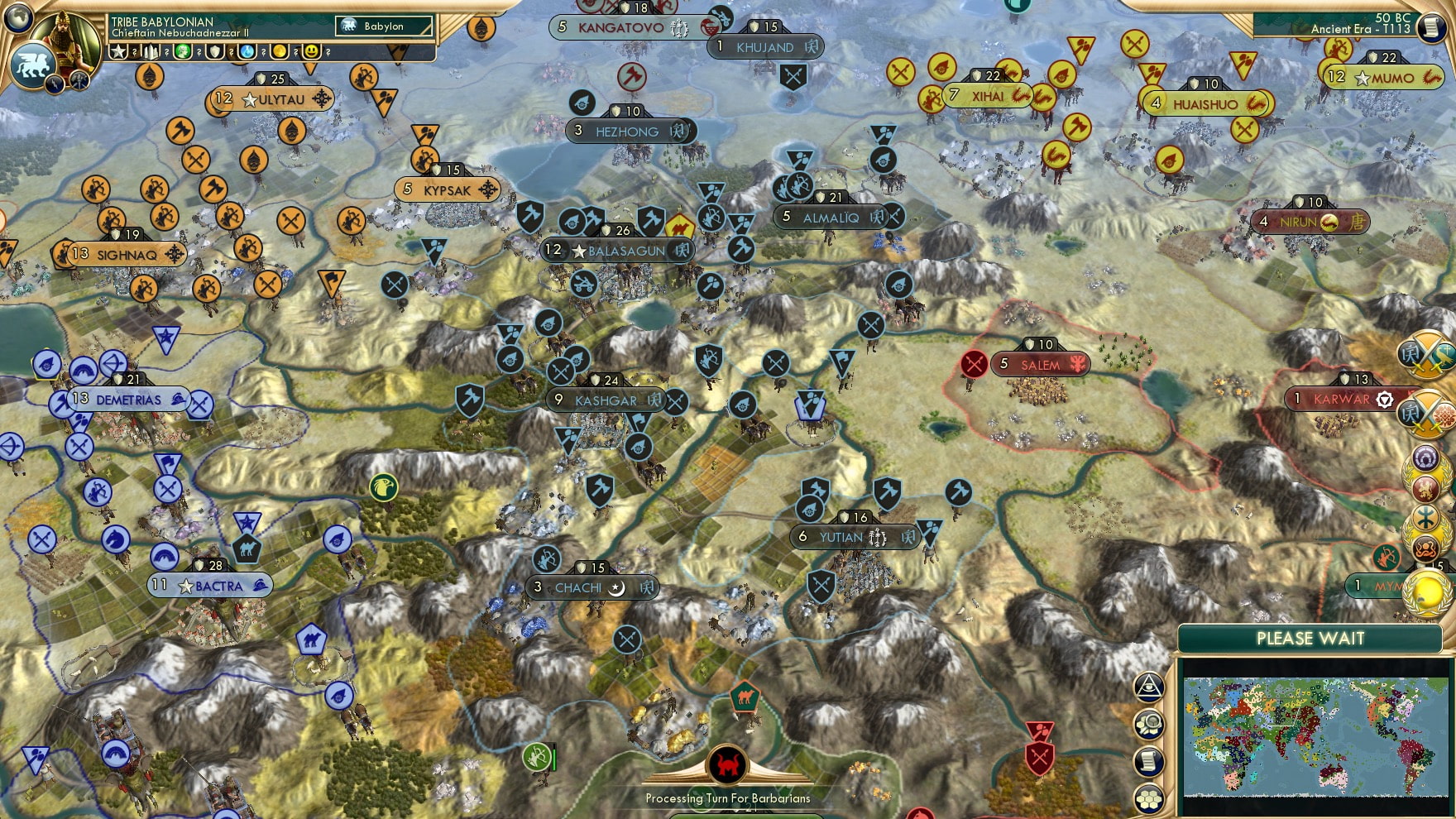Toggle the all-seeing eye overlay button above the minimap
Screen dimensions: 1456x819
1148,687
